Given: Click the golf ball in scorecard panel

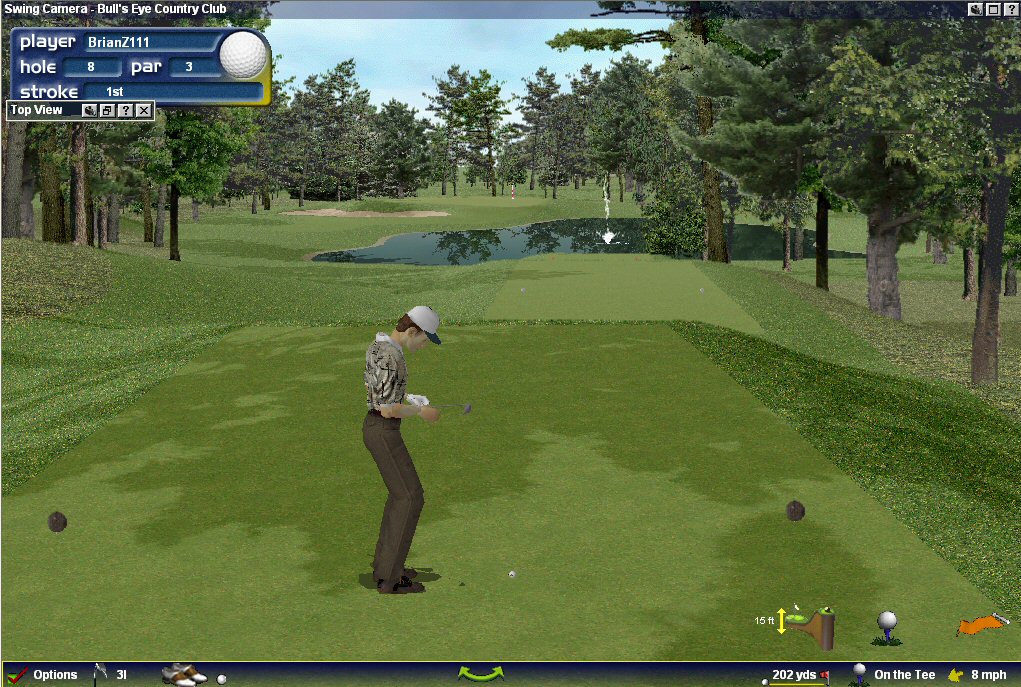Looking at the screenshot, I should point(243,55).
